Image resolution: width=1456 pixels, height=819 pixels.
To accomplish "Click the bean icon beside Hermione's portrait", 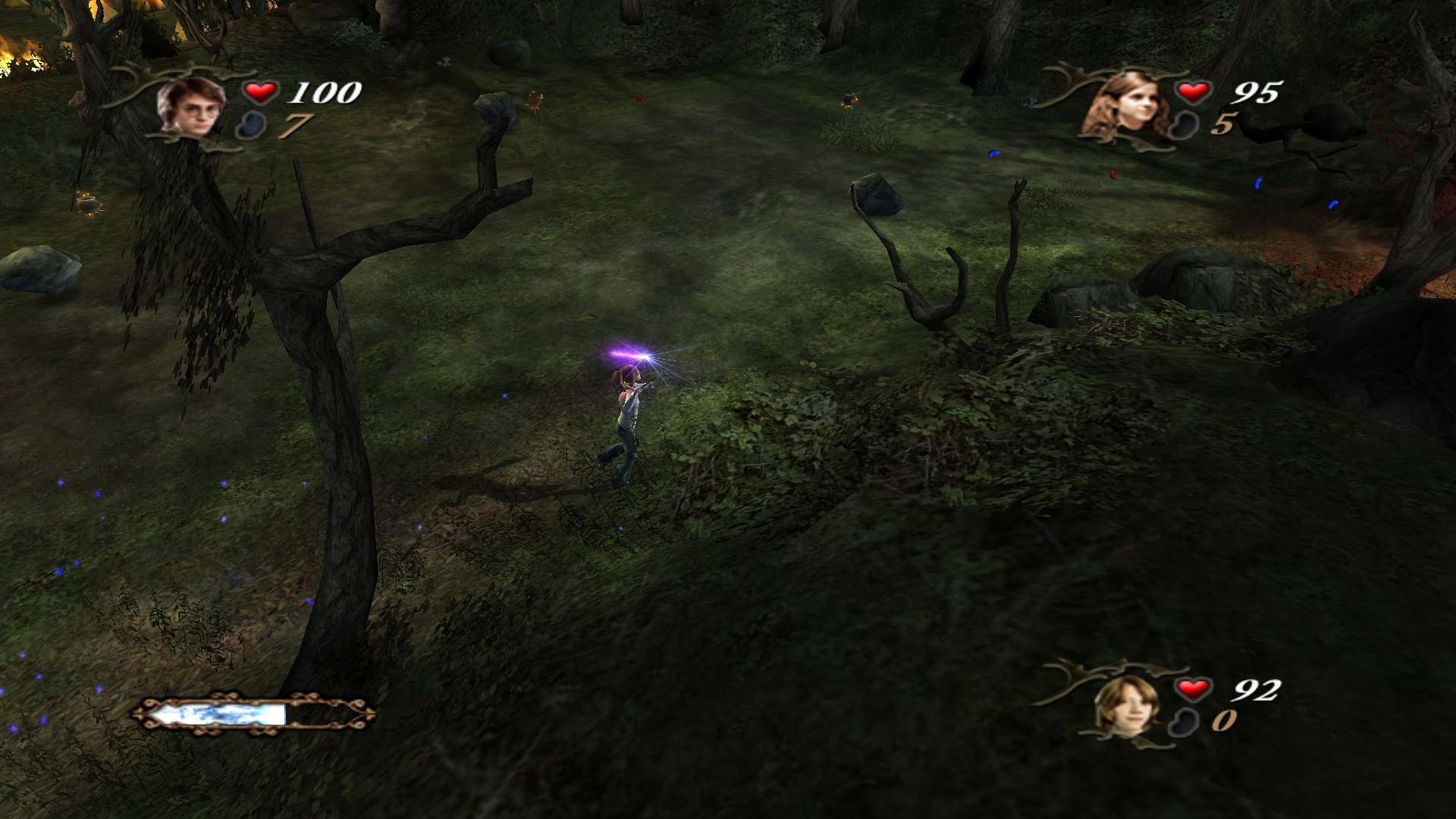I will click(x=1183, y=125).
